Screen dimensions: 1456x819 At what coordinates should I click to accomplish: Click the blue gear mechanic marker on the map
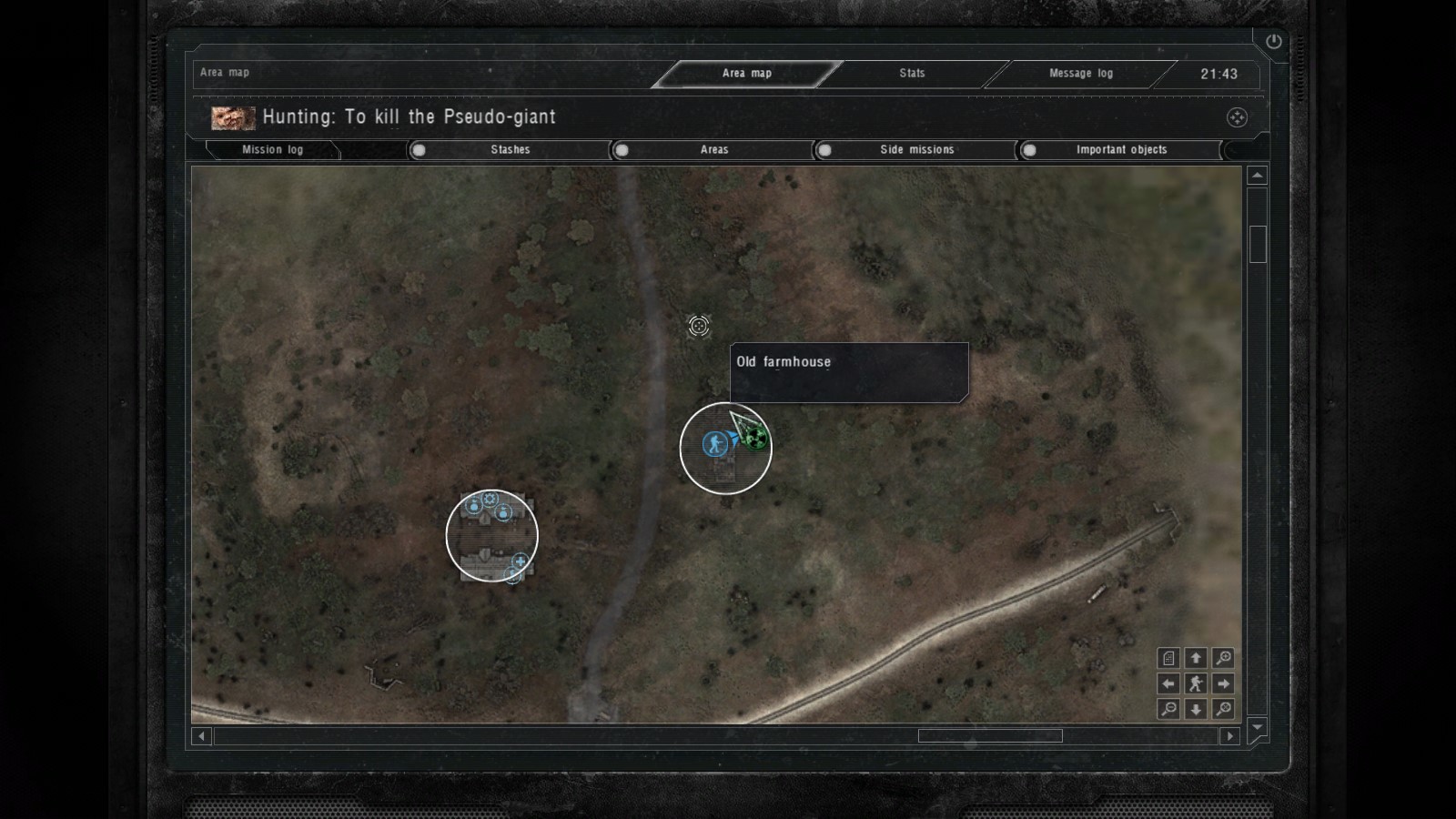pos(490,499)
